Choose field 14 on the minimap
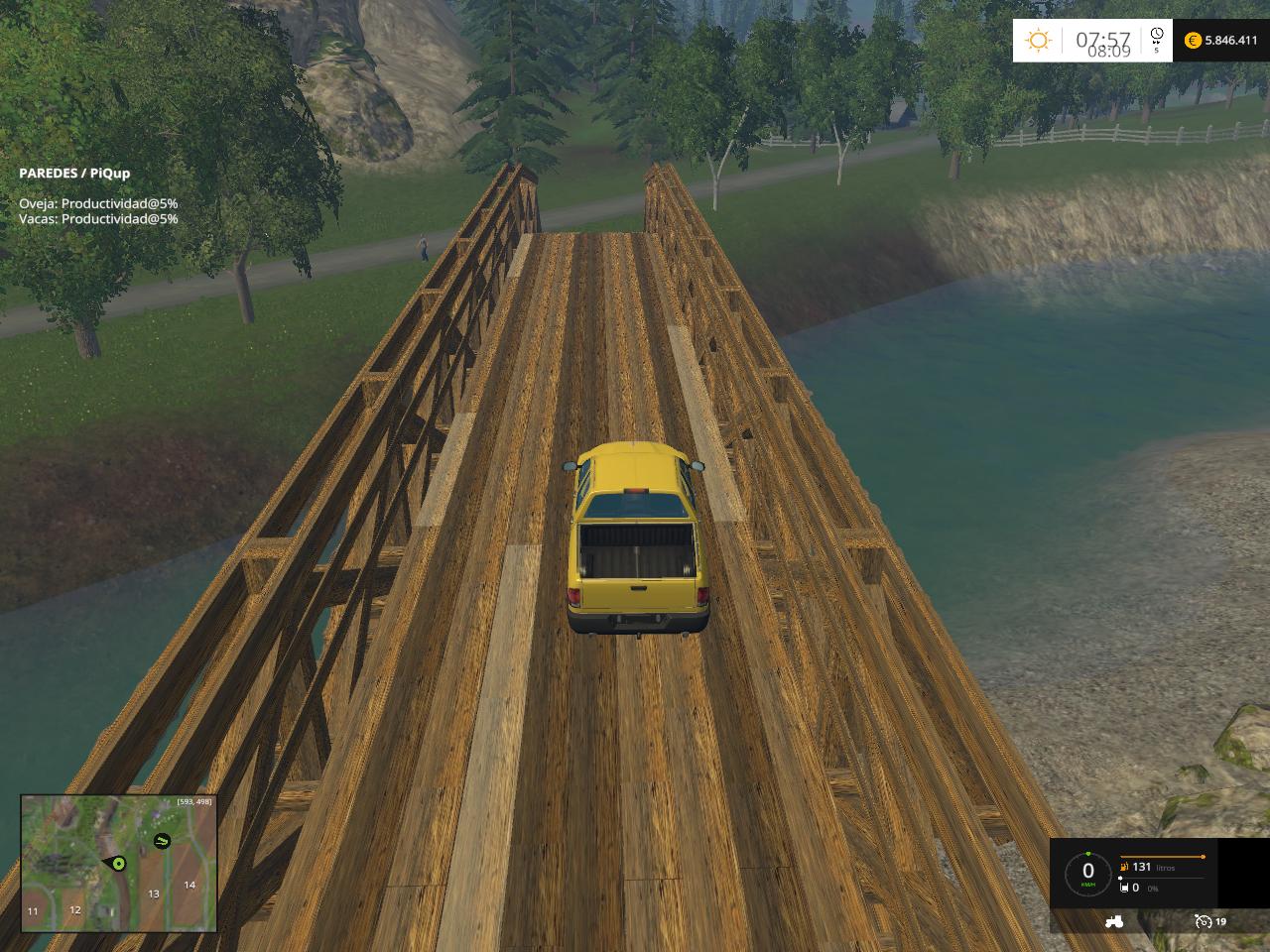 (x=189, y=885)
